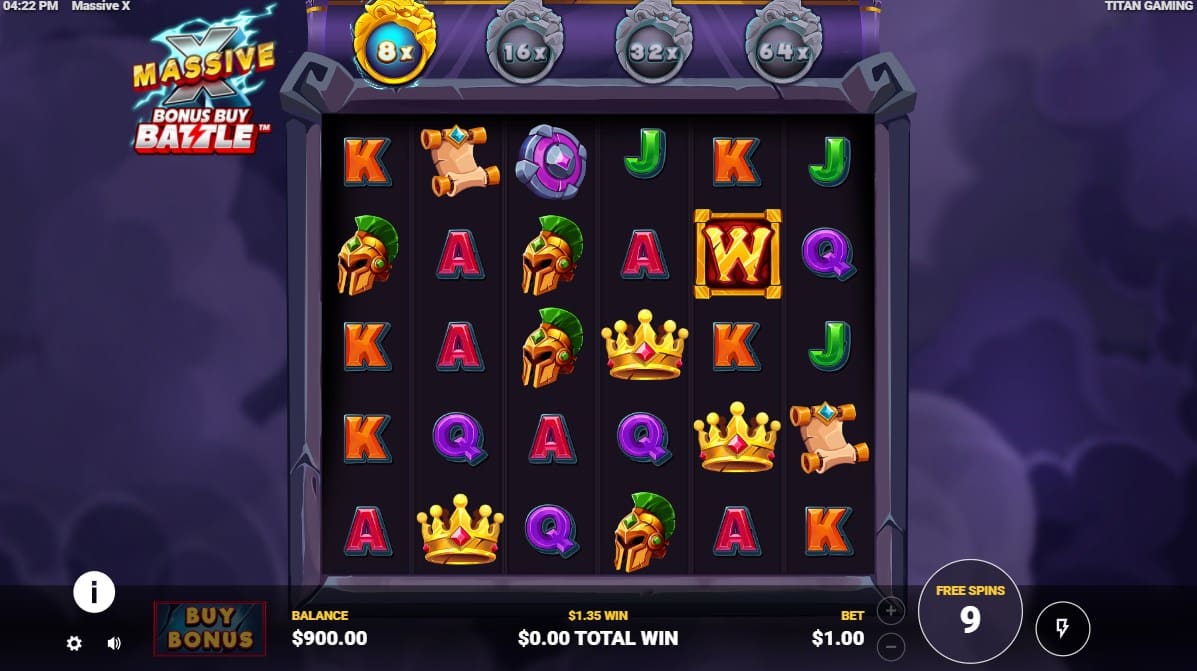Increase the bet with the plus button
Image resolution: width=1197 pixels, height=671 pixels.
[x=890, y=610]
